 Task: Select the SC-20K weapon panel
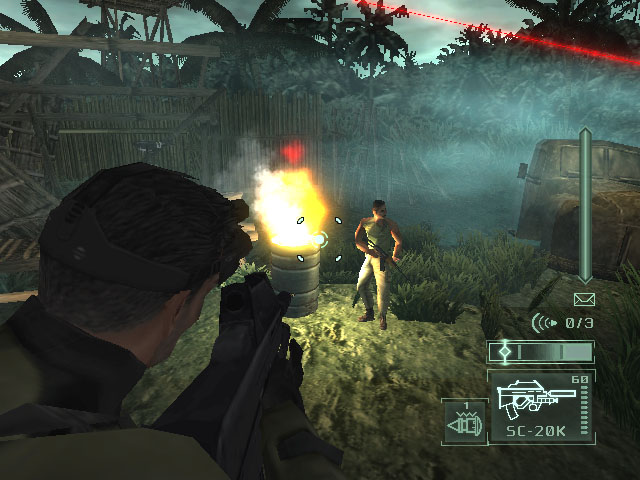pyautogui.click(x=541, y=407)
